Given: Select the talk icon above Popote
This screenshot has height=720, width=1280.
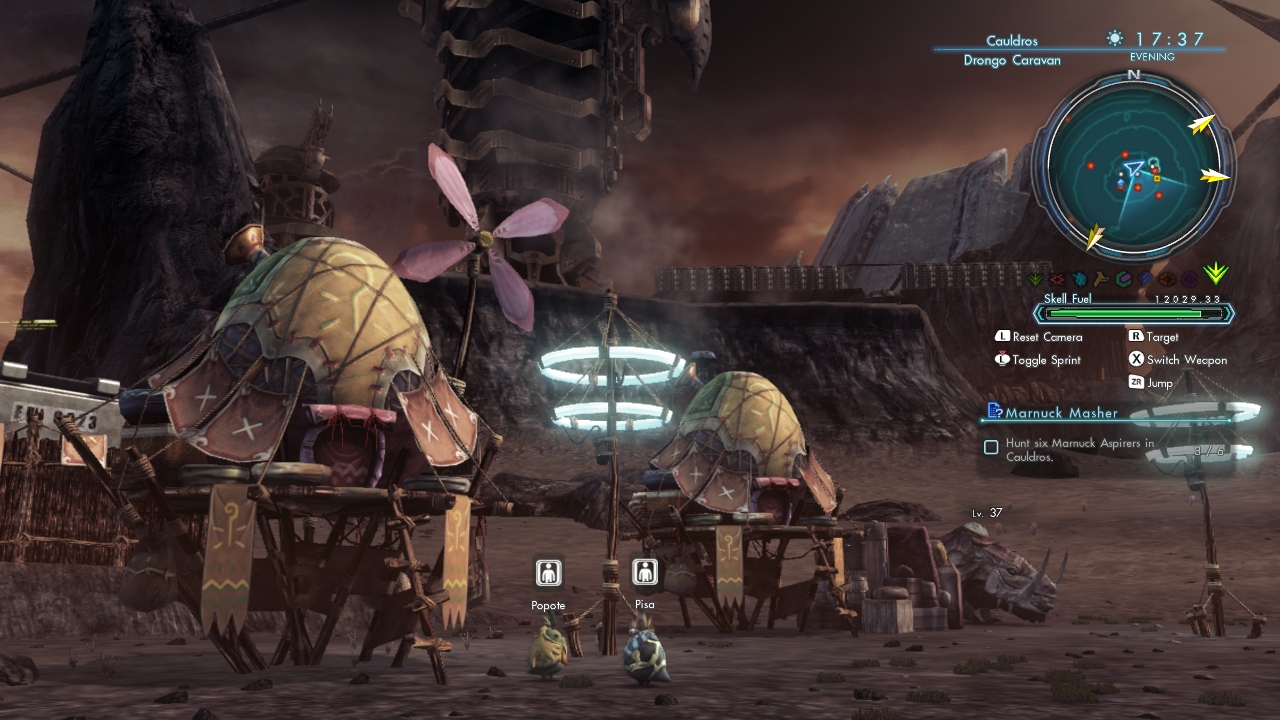Looking at the screenshot, I should 548,572.
